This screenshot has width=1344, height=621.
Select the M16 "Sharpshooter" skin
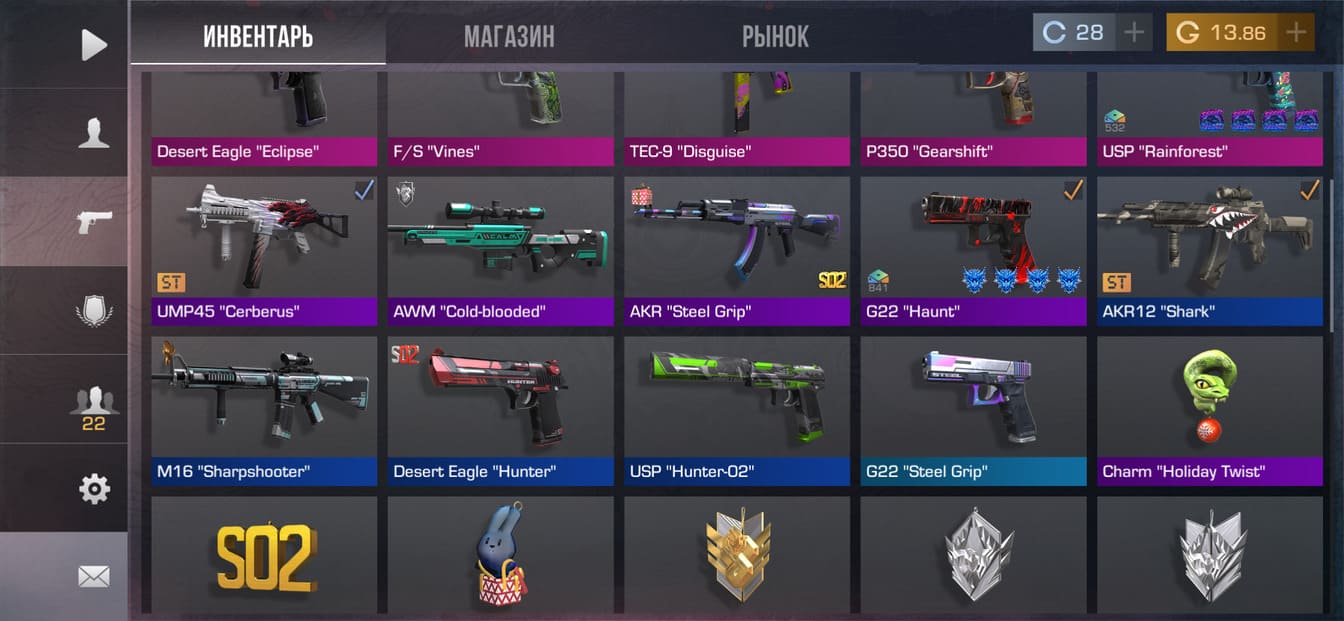(263, 410)
